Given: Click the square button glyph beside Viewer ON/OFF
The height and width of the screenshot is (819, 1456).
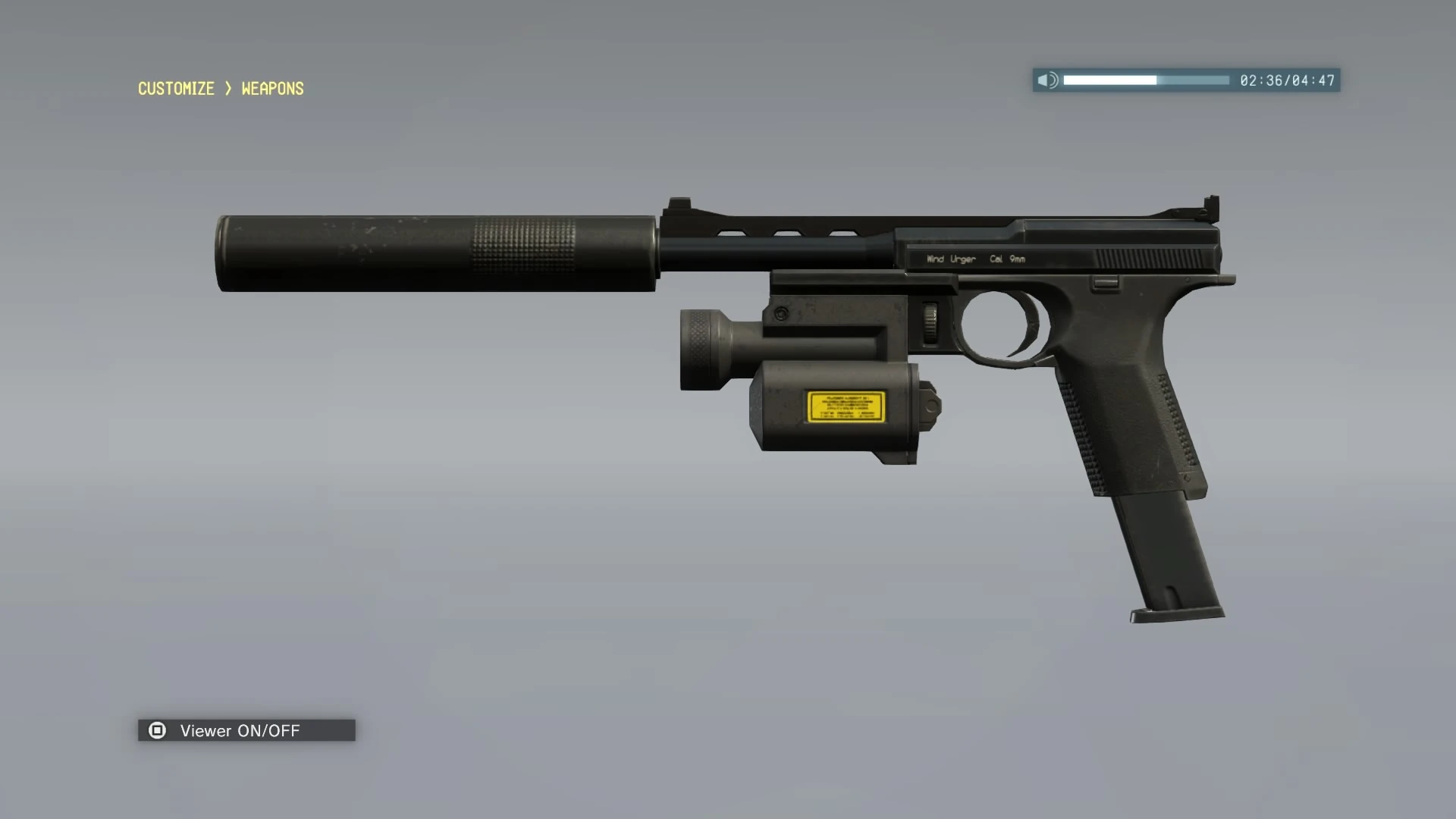Looking at the screenshot, I should (158, 730).
